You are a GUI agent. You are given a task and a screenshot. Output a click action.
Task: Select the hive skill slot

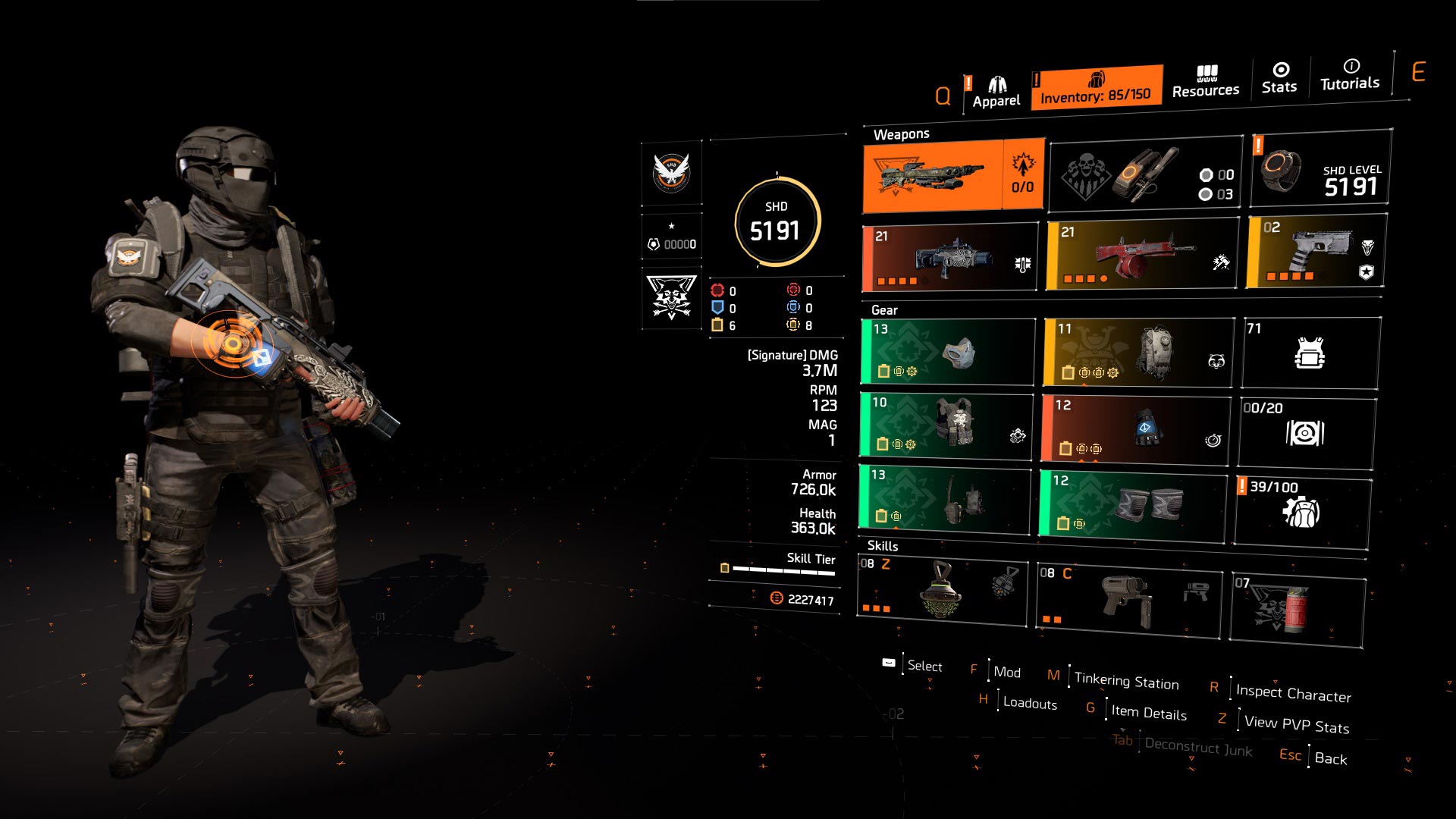942,591
